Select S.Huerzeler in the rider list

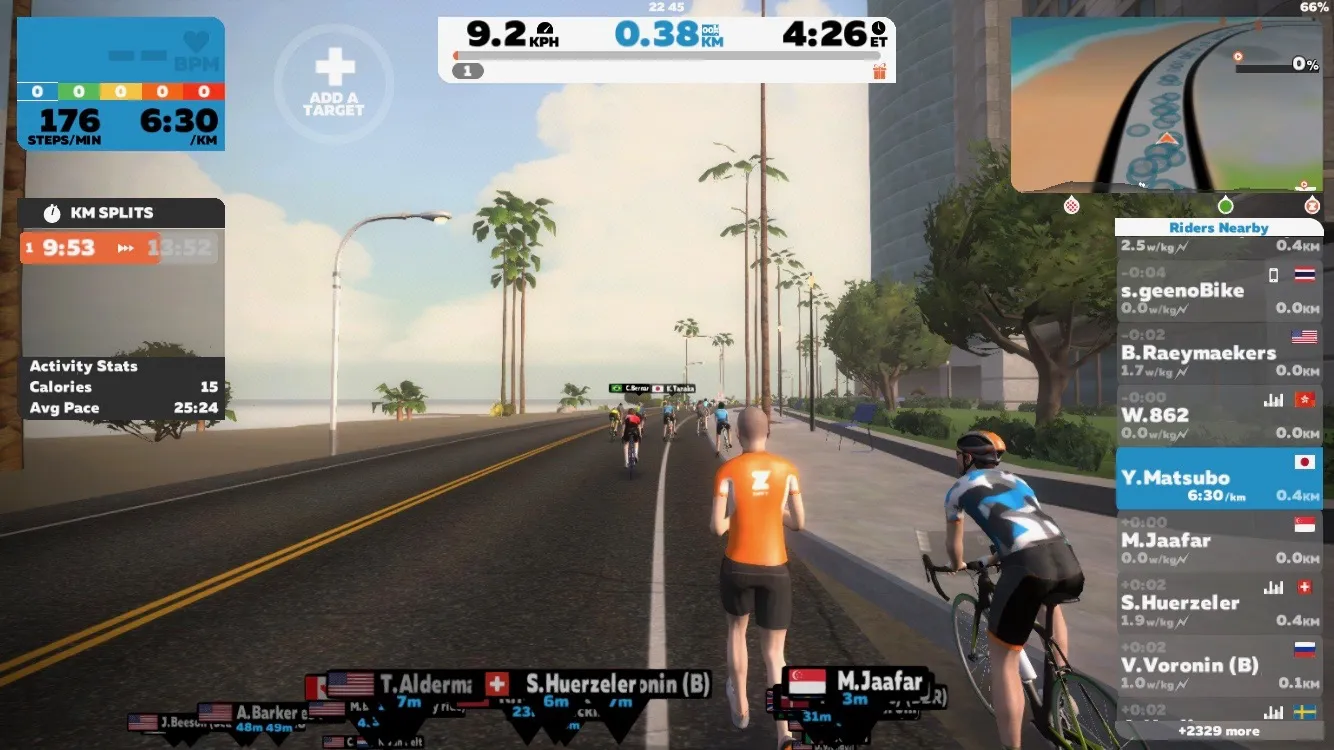(x=1219, y=603)
